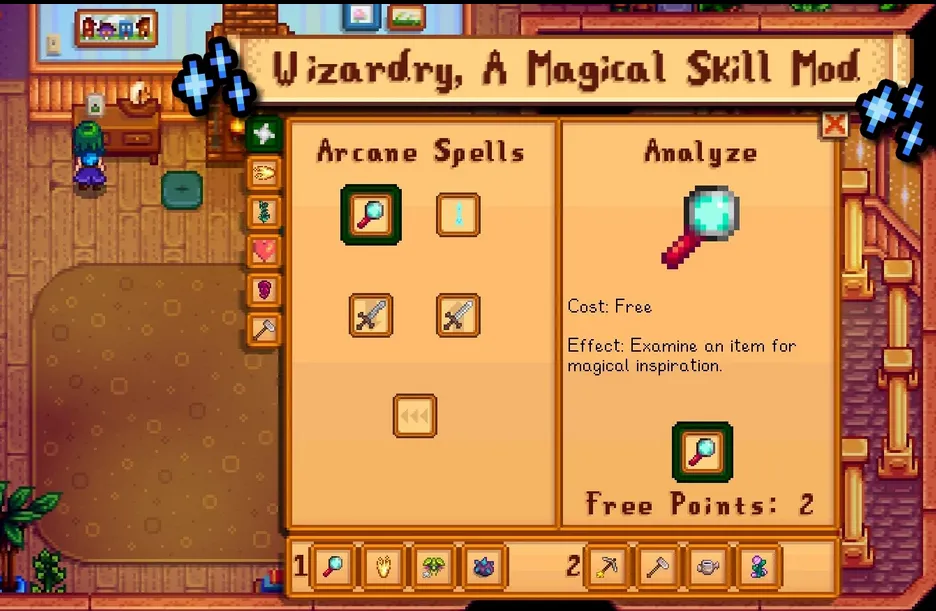
Task: Open the arcane star school tab
Action: 264,133
